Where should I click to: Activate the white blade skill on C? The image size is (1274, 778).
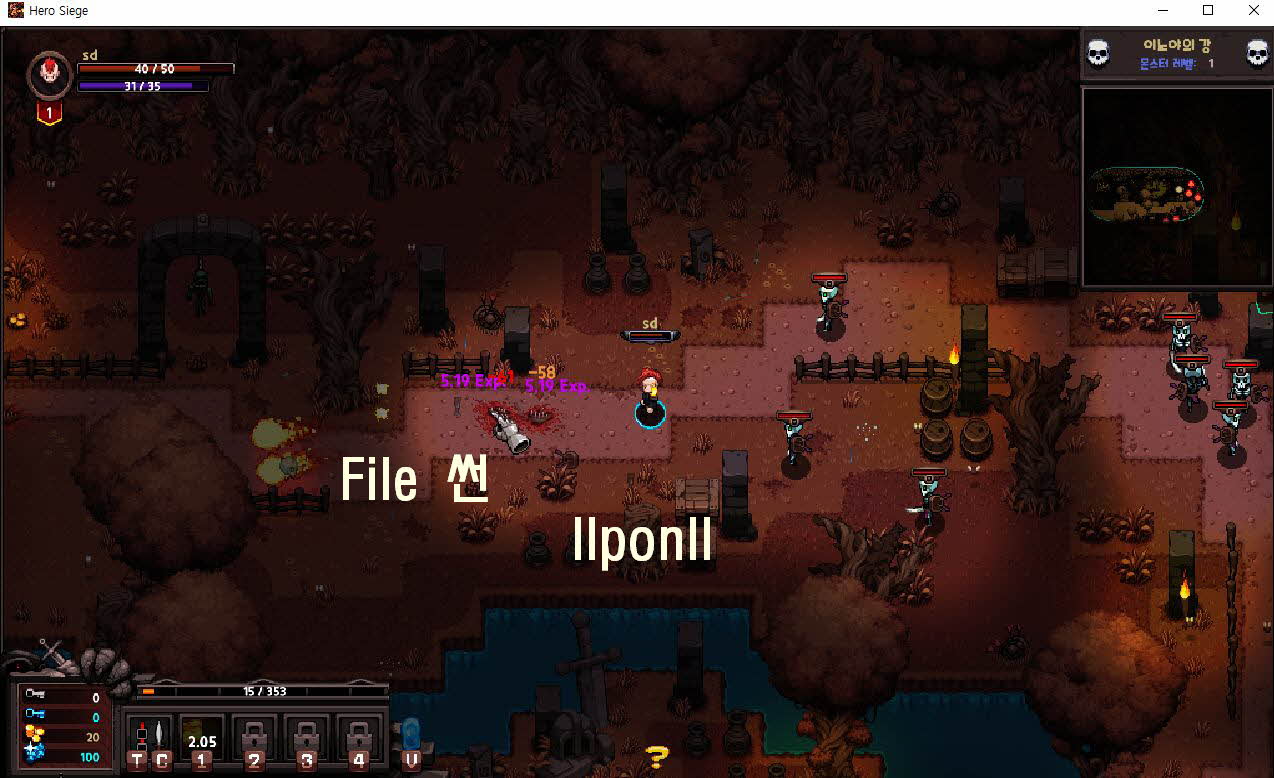162,741
